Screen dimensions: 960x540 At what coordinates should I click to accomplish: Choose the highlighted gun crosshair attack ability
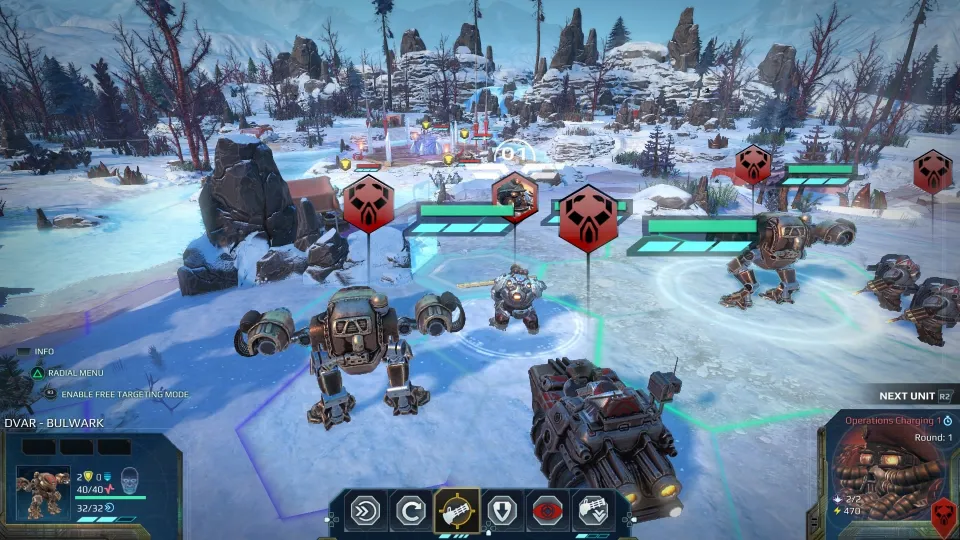(456, 511)
